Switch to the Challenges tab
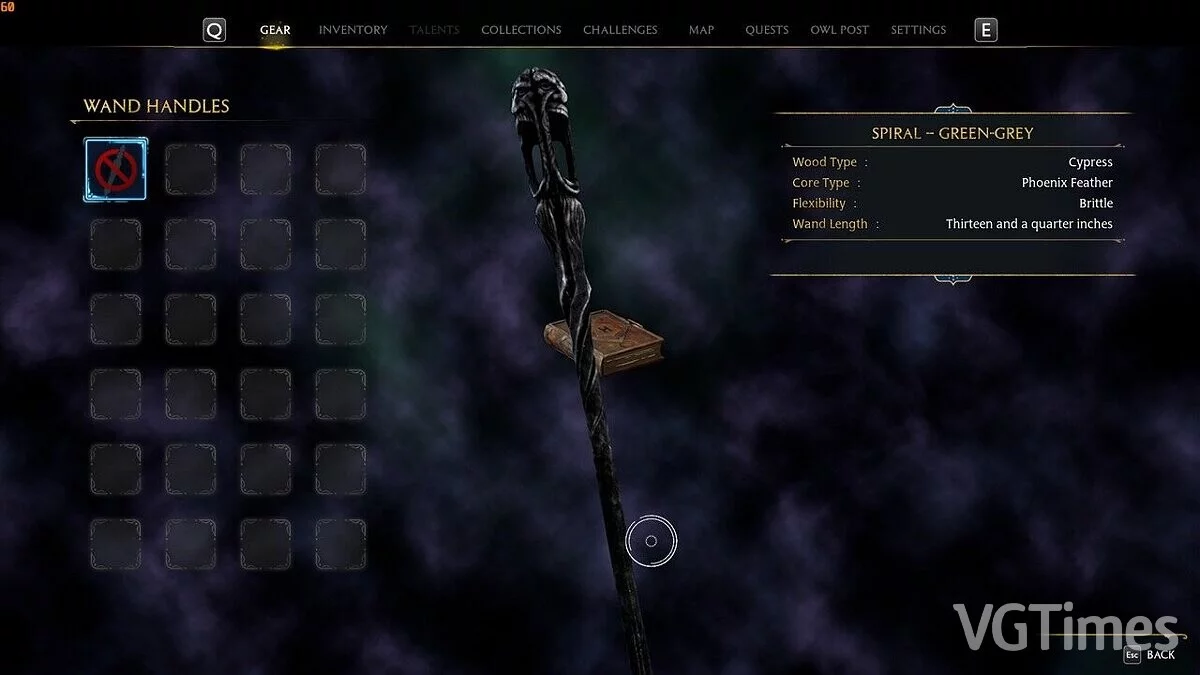This screenshot has width=1200, height=675. click(x=620, y=30)
